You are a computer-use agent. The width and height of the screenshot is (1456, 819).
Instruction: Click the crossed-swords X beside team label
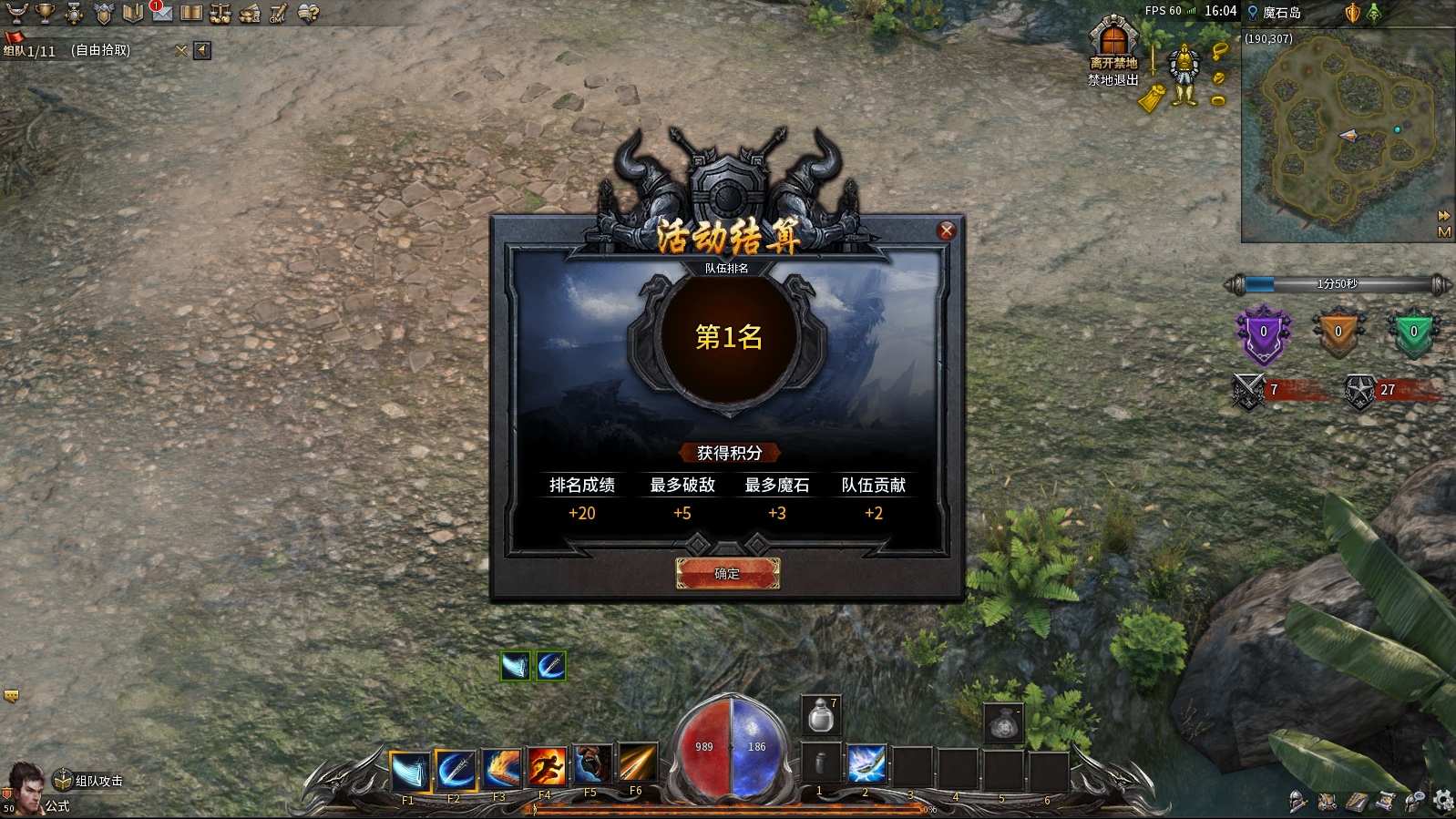click(x=180, y=51)
